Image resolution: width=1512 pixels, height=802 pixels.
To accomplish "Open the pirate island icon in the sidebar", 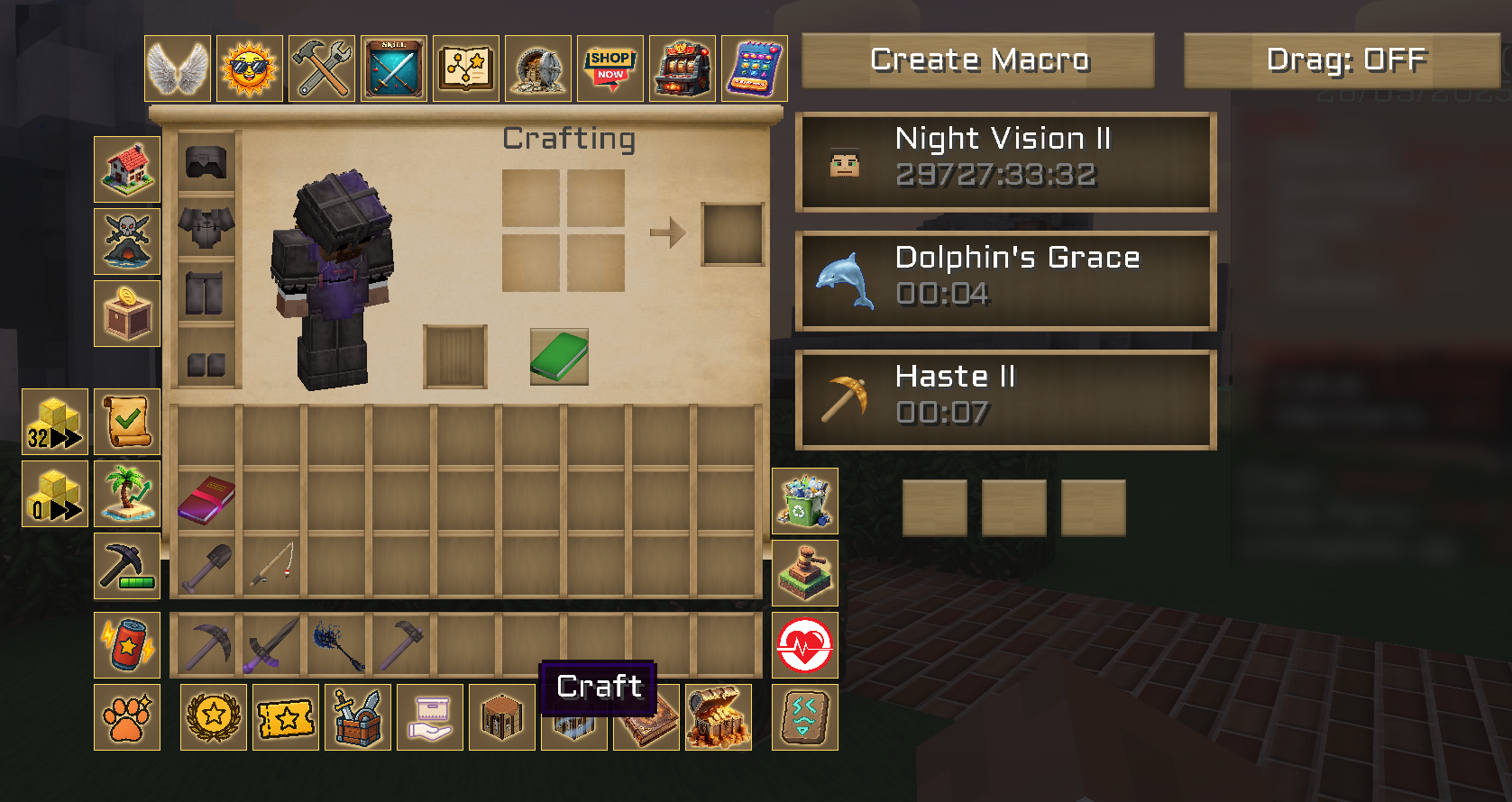I will pyautogui.click(x=127, y=242).
